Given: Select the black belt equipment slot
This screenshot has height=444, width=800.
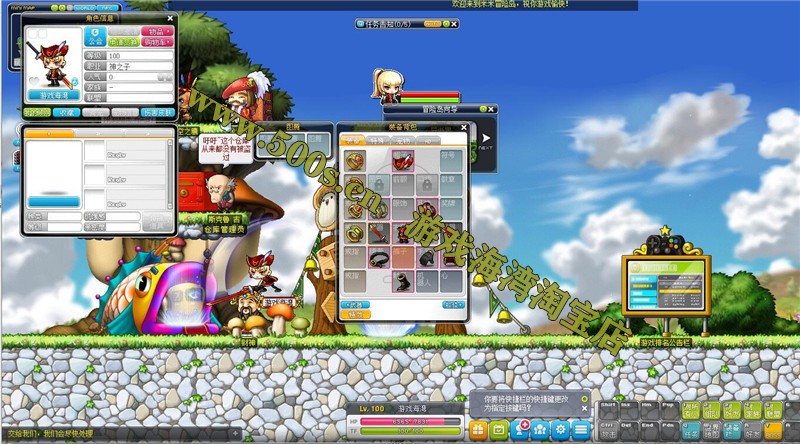Looking at the screenshot, I should point(380,258).
